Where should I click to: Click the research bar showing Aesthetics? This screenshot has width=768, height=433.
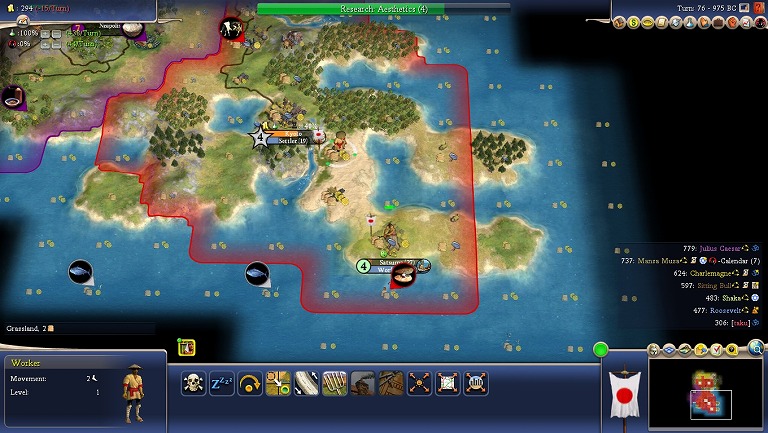pos(383,8)
